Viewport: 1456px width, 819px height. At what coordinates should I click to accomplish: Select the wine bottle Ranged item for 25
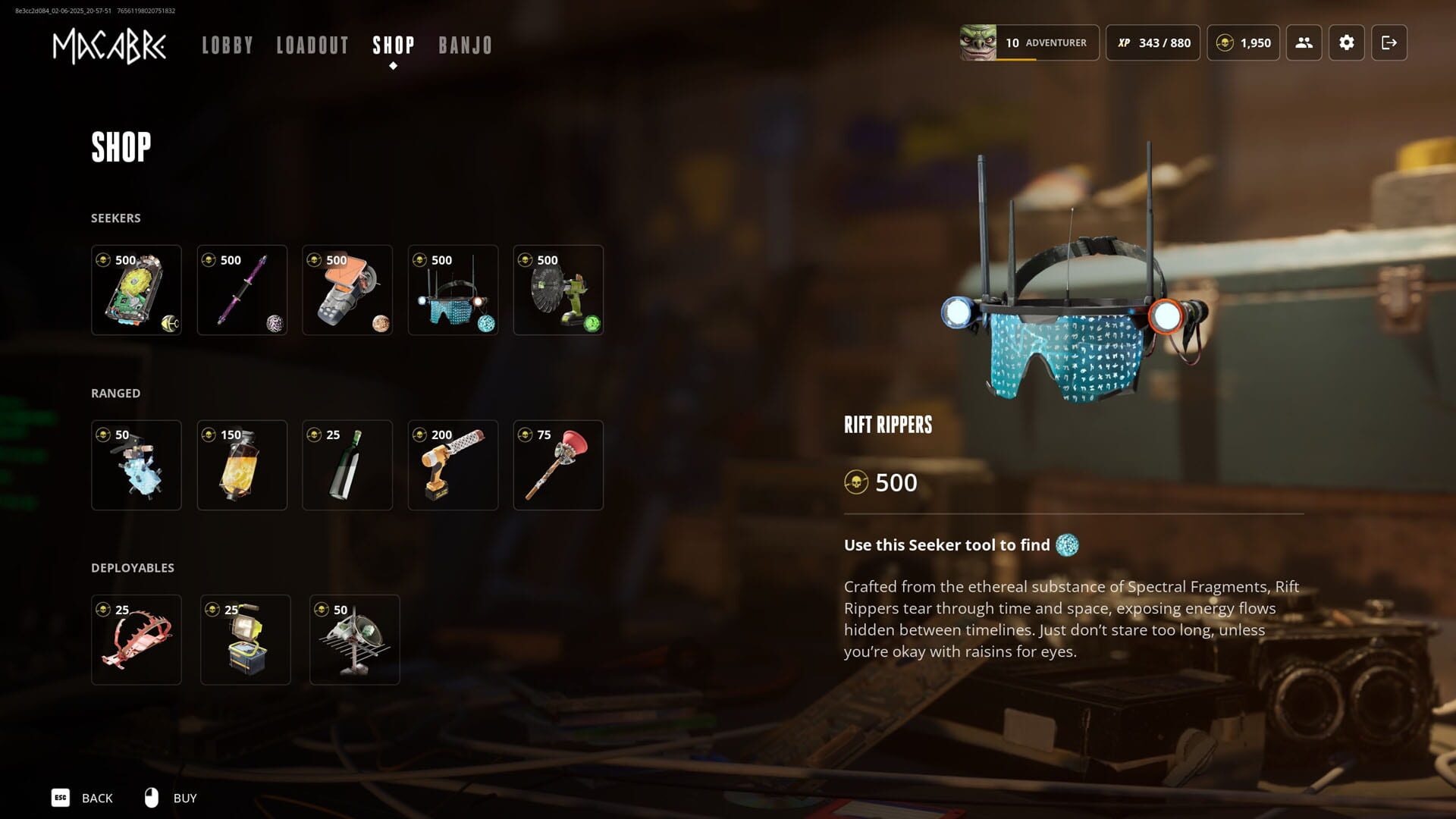[x=347, y=465]
